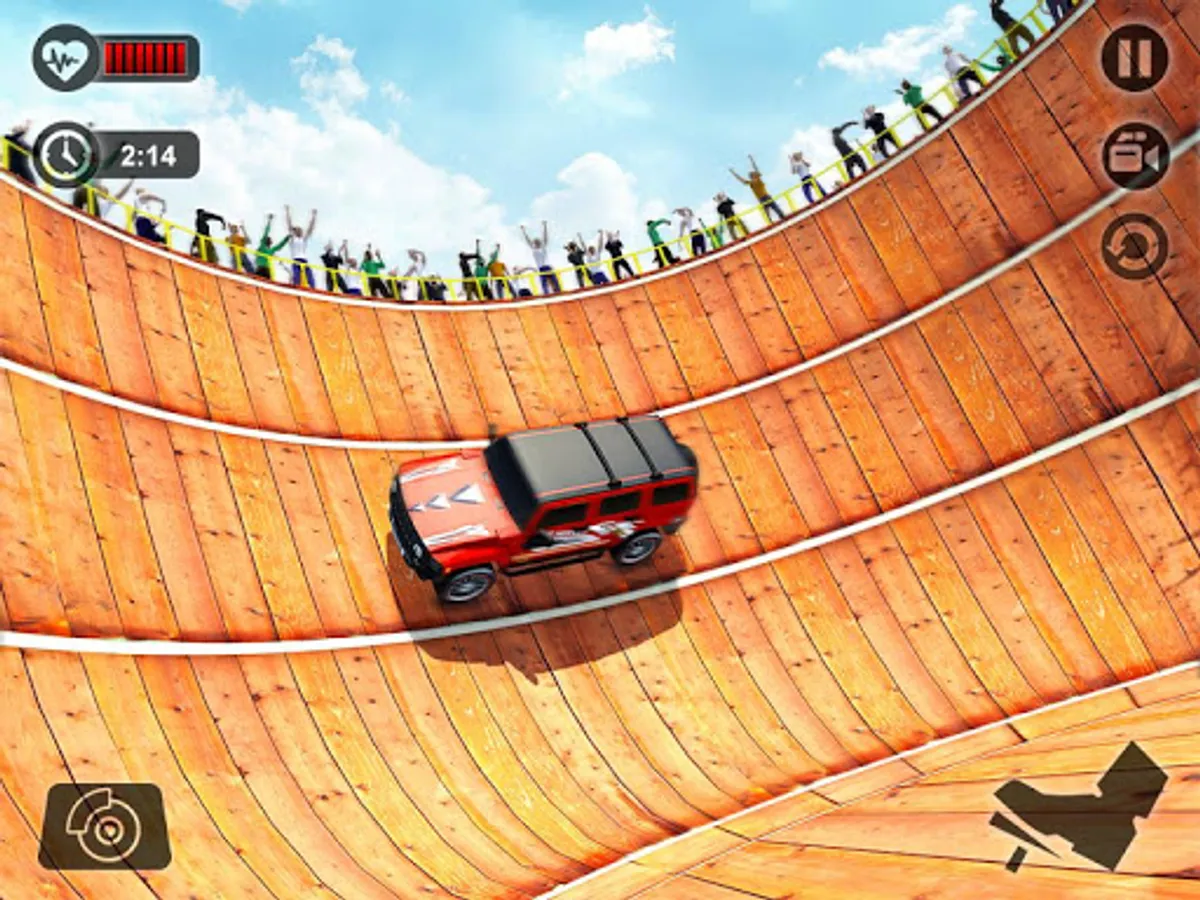The image size is (1200, 900).
Task: Hit the brake disc button
Action: [x=105, y=826]
